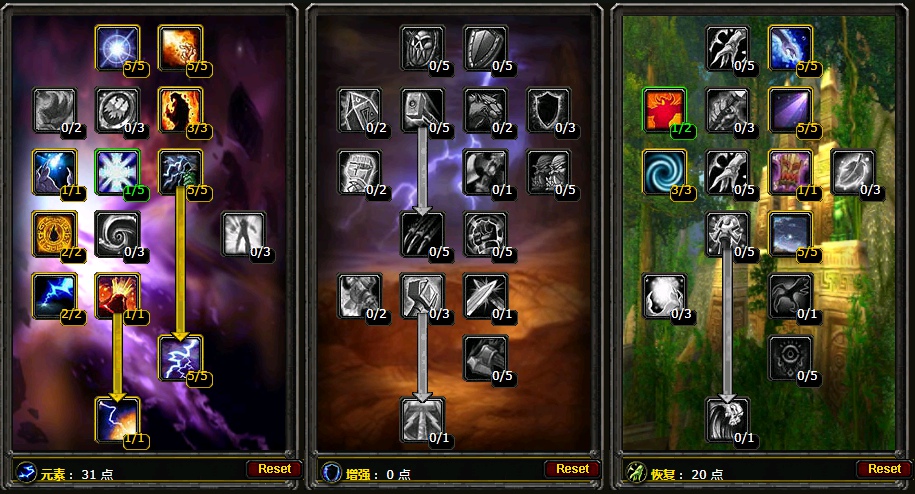Reset the Elemental (元素) talent tree

(x=274, y=468)
